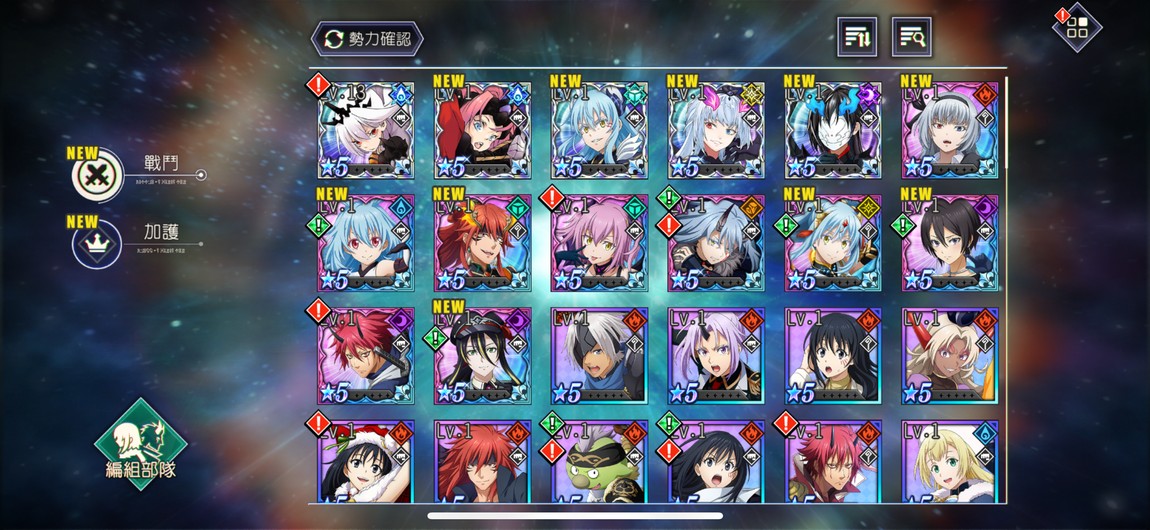The image size is (1150, 530).
Task: Open the filter search button
Action: pos(911,38)
